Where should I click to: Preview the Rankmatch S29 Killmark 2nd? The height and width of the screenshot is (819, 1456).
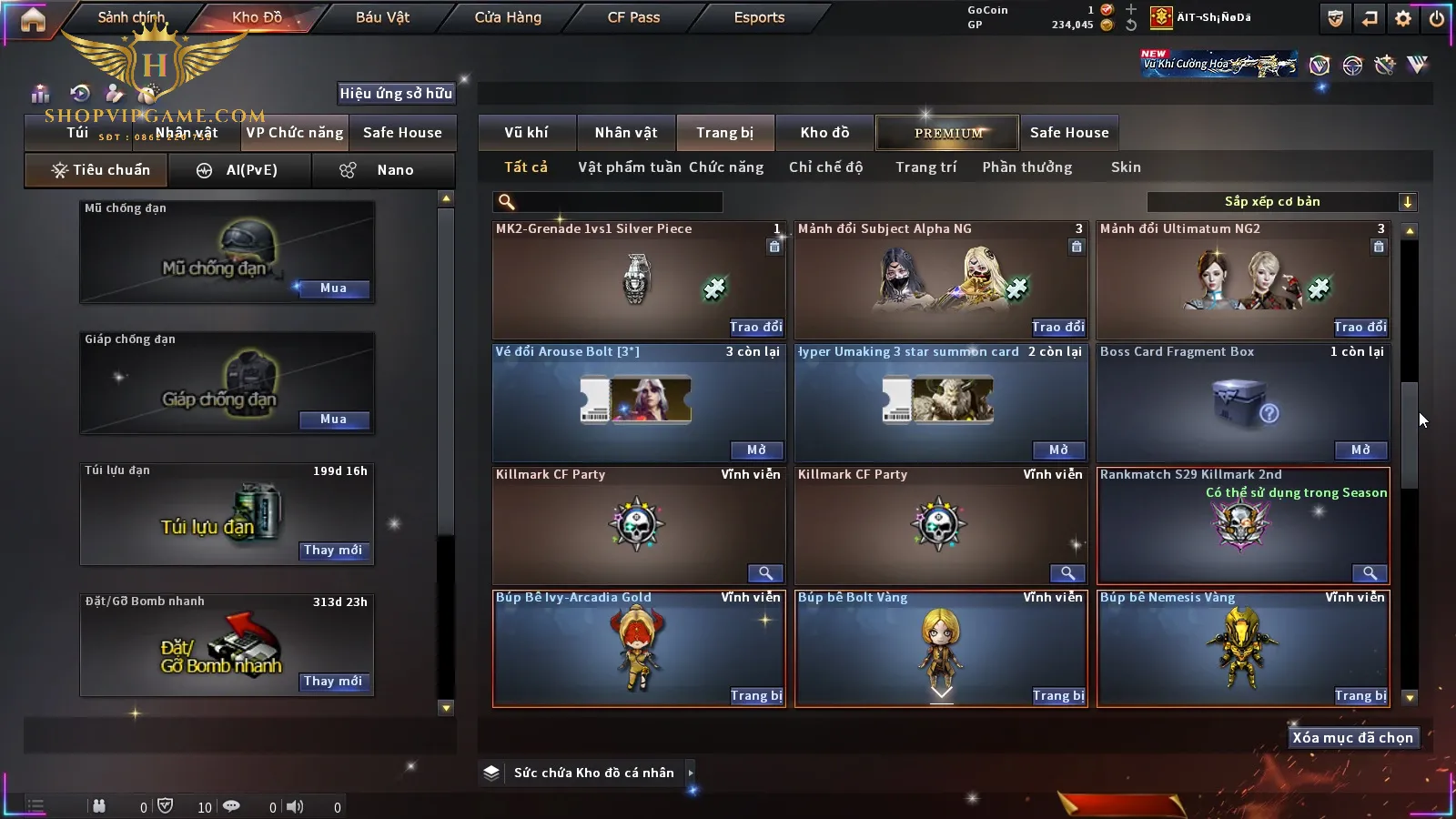click(1369, 573)
